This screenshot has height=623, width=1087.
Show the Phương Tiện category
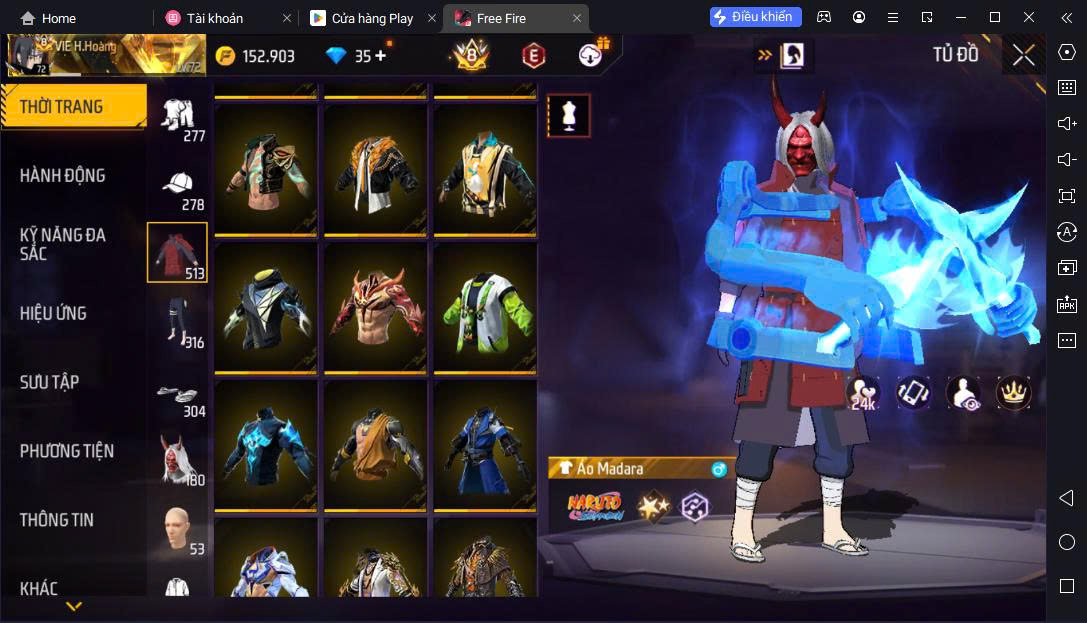tap(67, 451)
